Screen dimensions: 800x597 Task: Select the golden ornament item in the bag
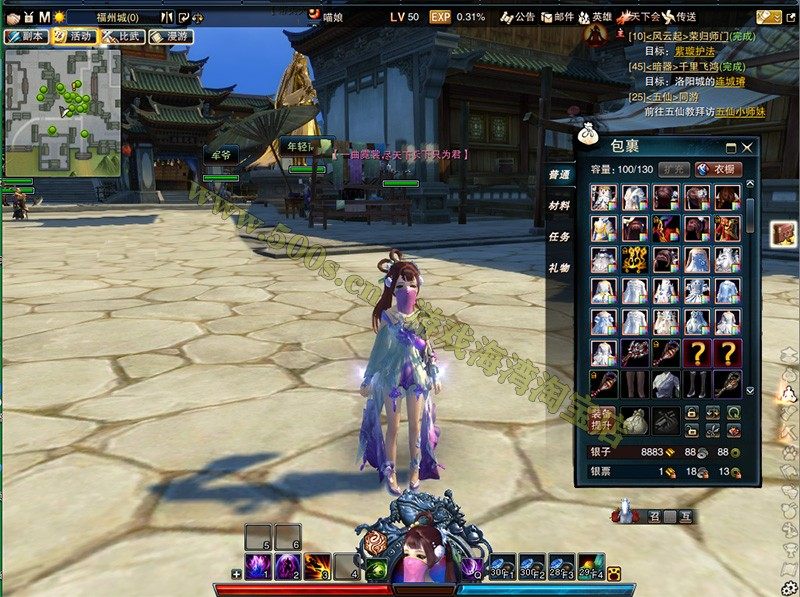tap(636, 259)
